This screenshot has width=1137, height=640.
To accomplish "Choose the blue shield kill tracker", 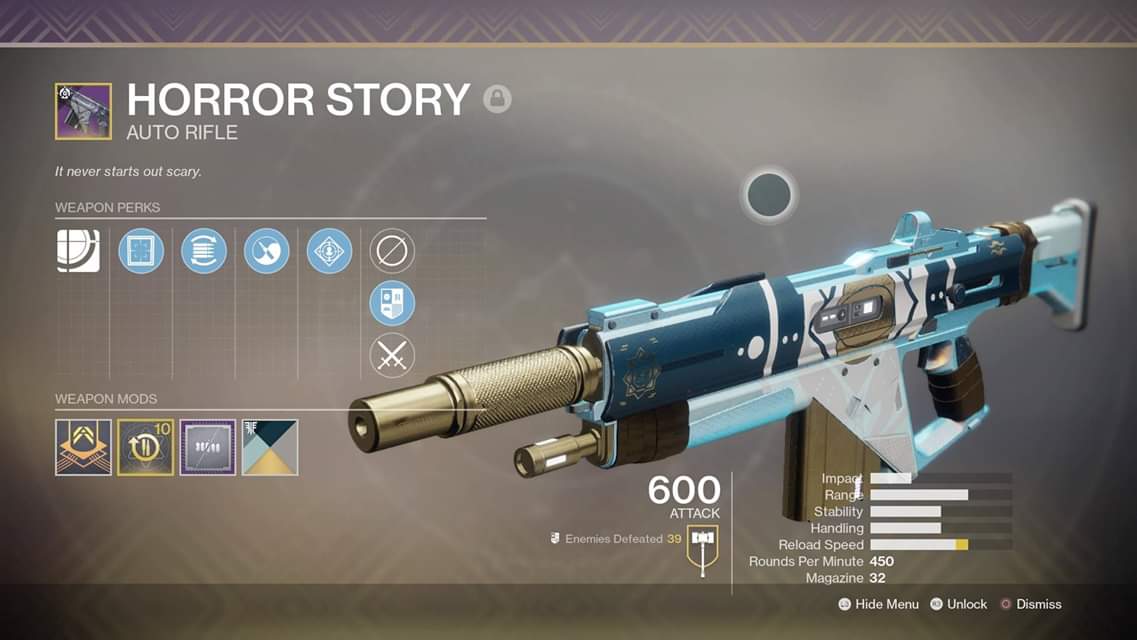I will (x=392, y=303).
